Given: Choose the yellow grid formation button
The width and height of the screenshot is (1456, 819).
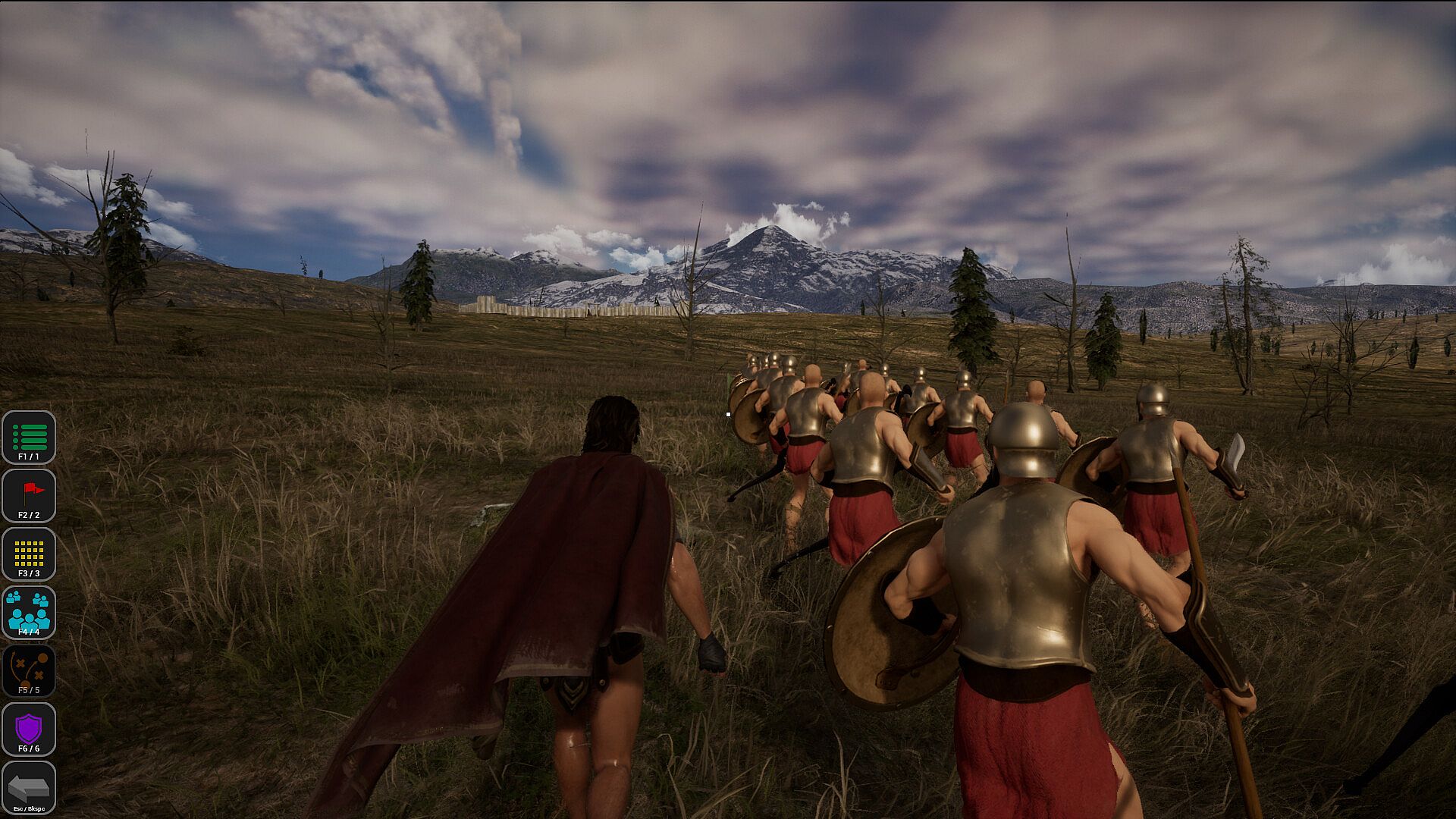Looking at the screenshot, I should point(29,554).
